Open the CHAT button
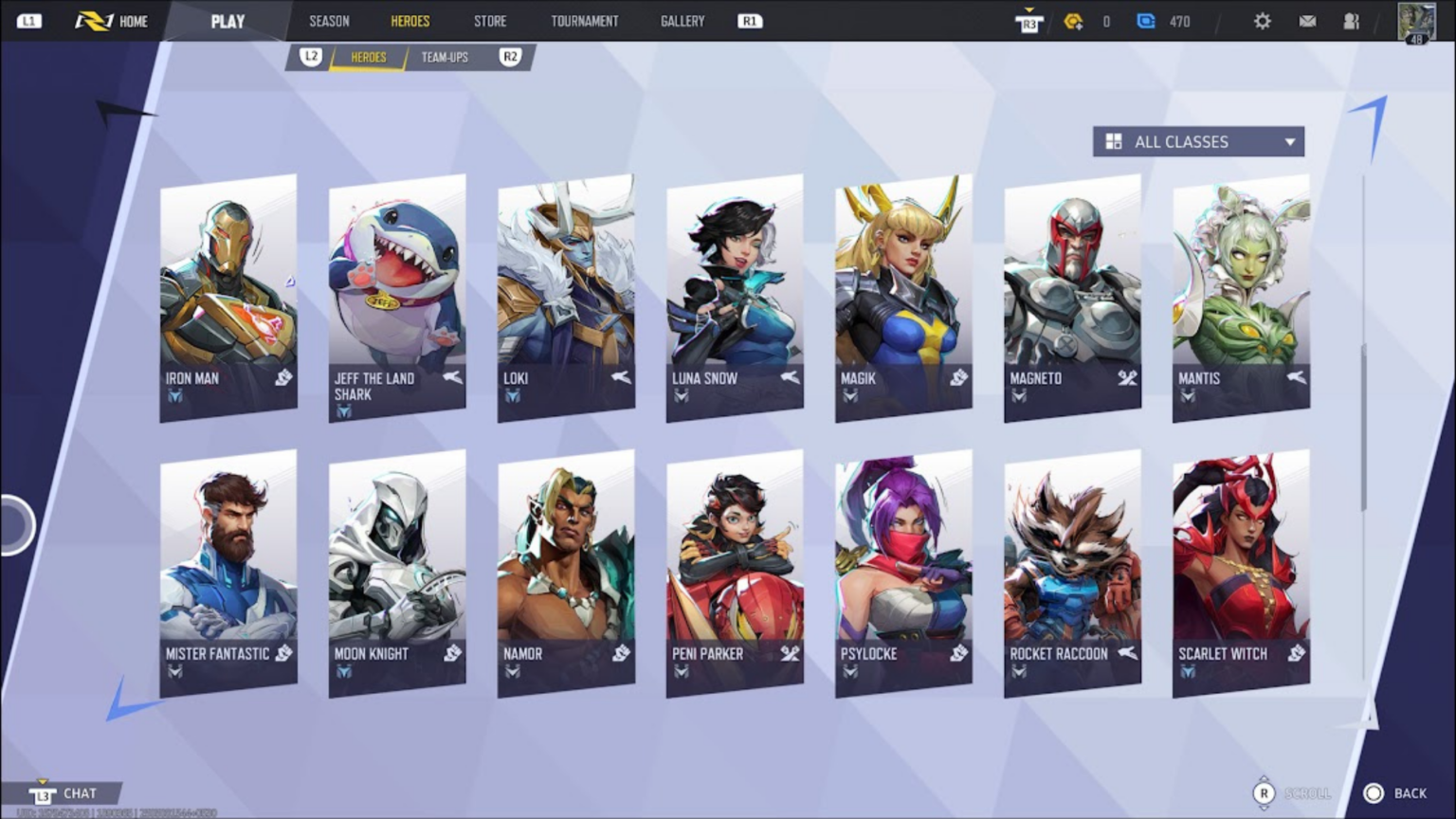 pos(80,792)
